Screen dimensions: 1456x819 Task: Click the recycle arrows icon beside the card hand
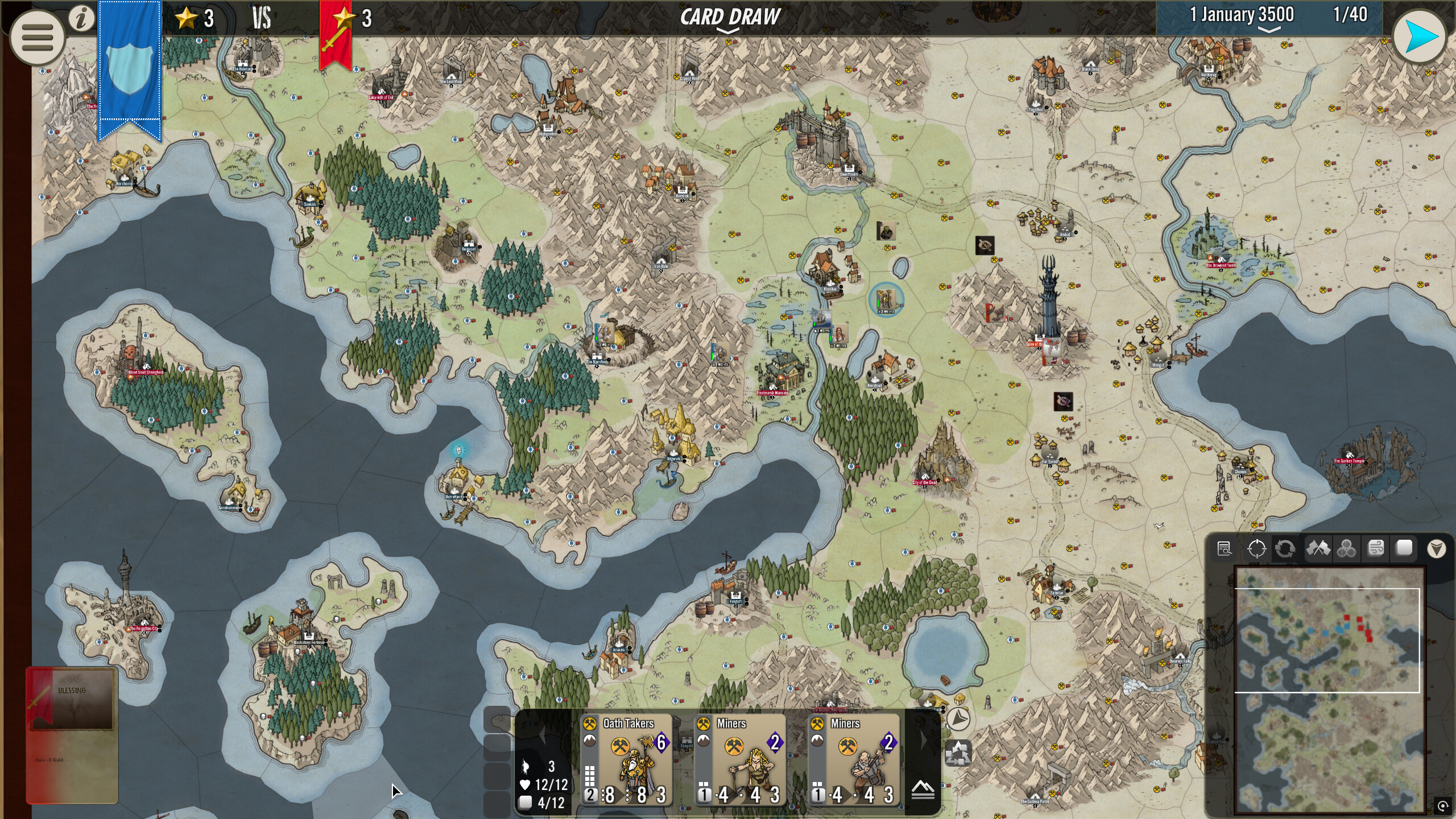click(958, 752)
